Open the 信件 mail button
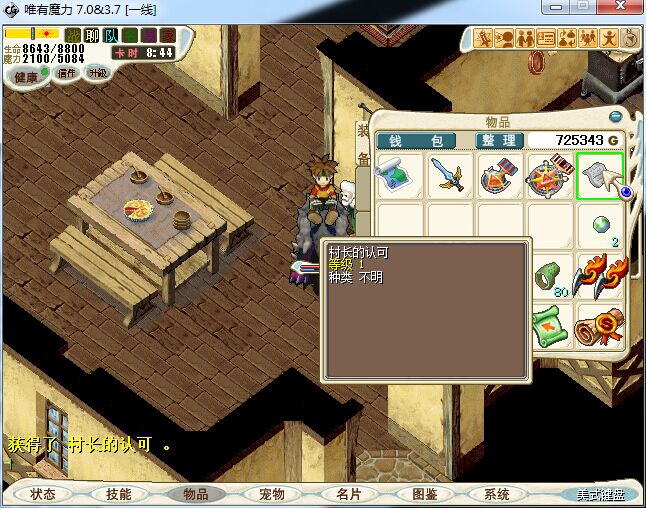646x508 pixels. (x=68, y=73)
